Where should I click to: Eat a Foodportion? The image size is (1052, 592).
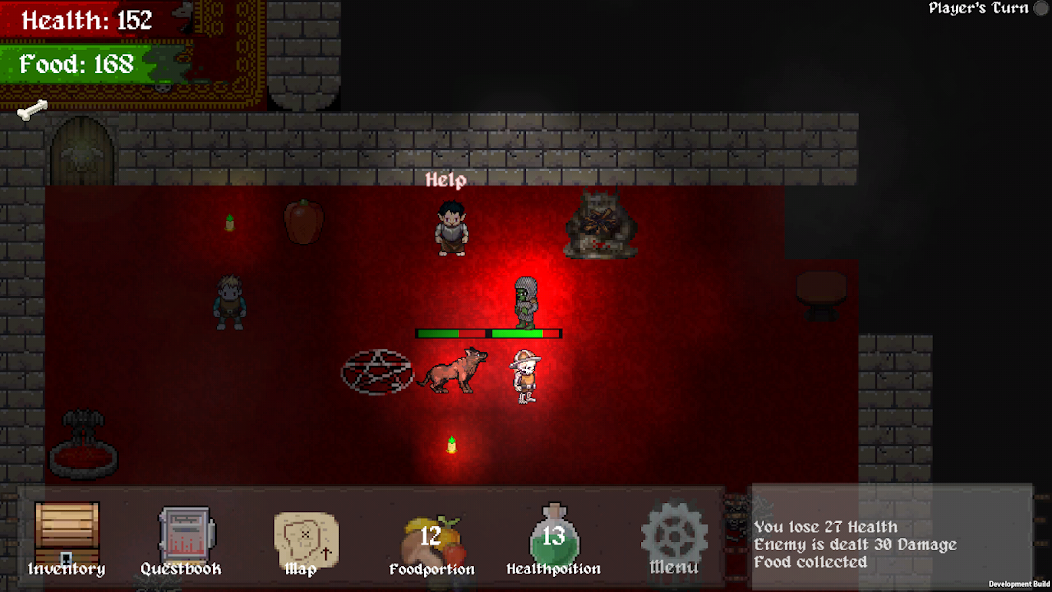pyautogui.click(x=431, y=541)
